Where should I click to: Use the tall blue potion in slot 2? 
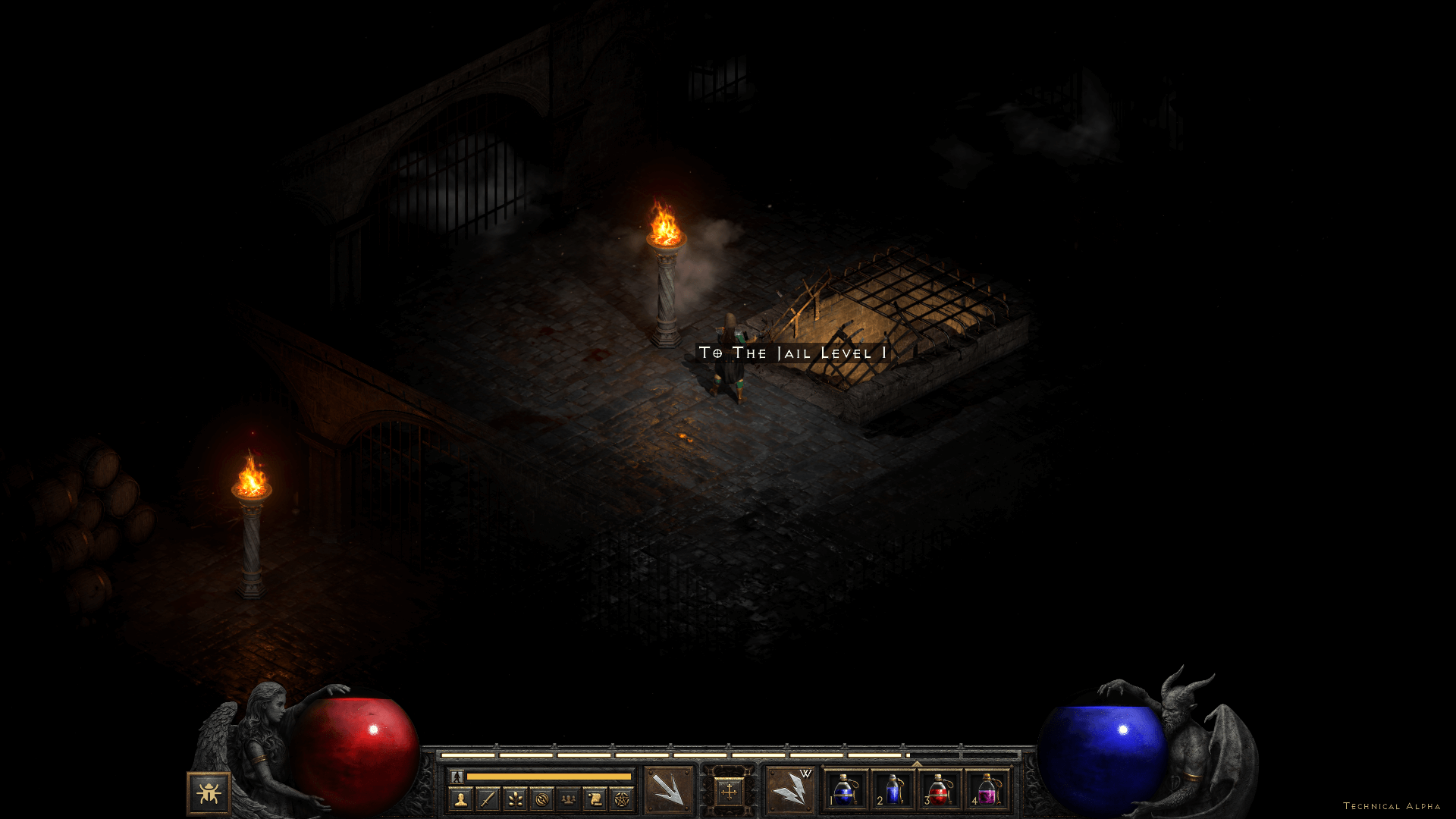893,790
